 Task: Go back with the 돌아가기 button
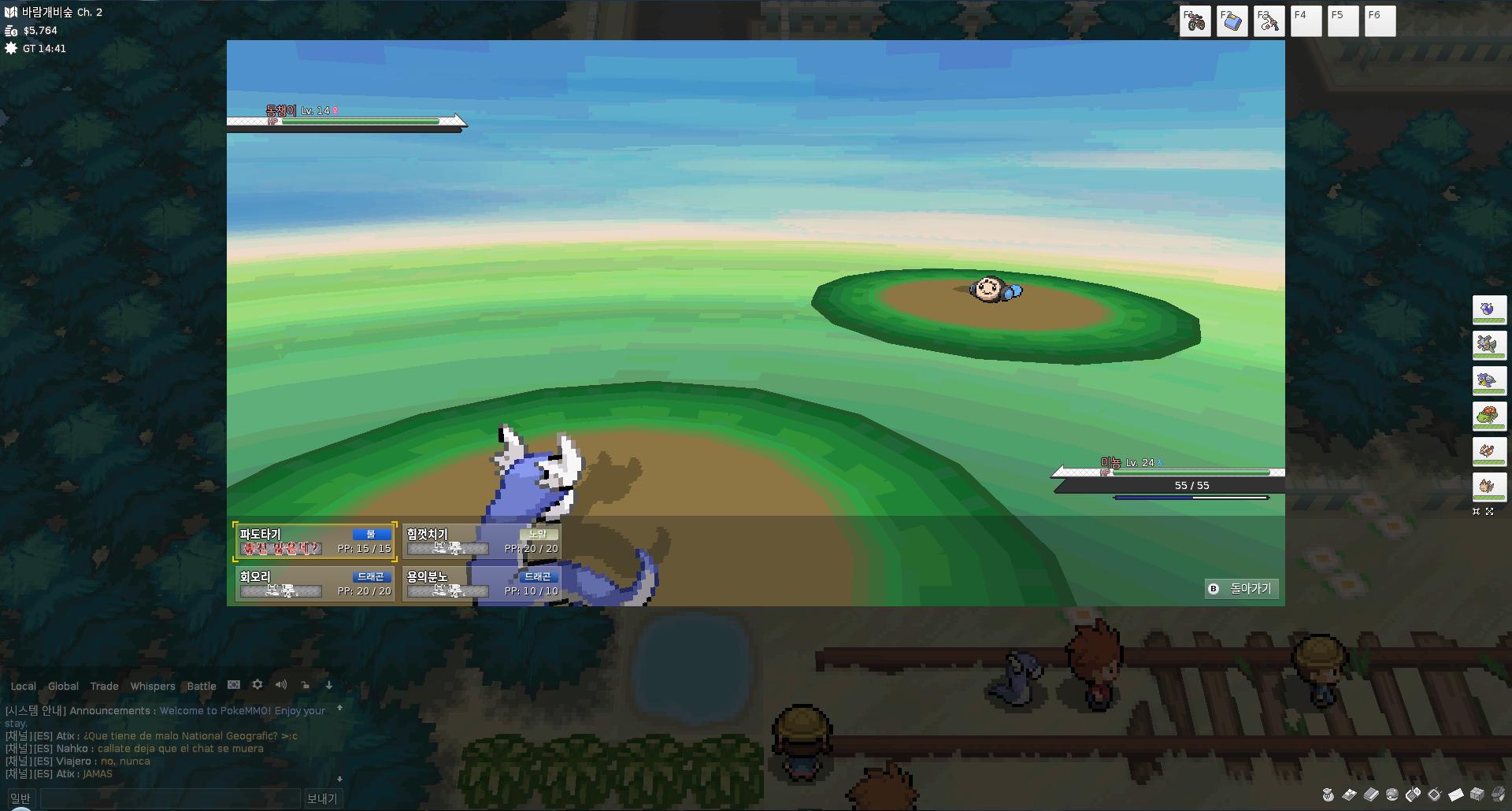[x=1242, y=589]
